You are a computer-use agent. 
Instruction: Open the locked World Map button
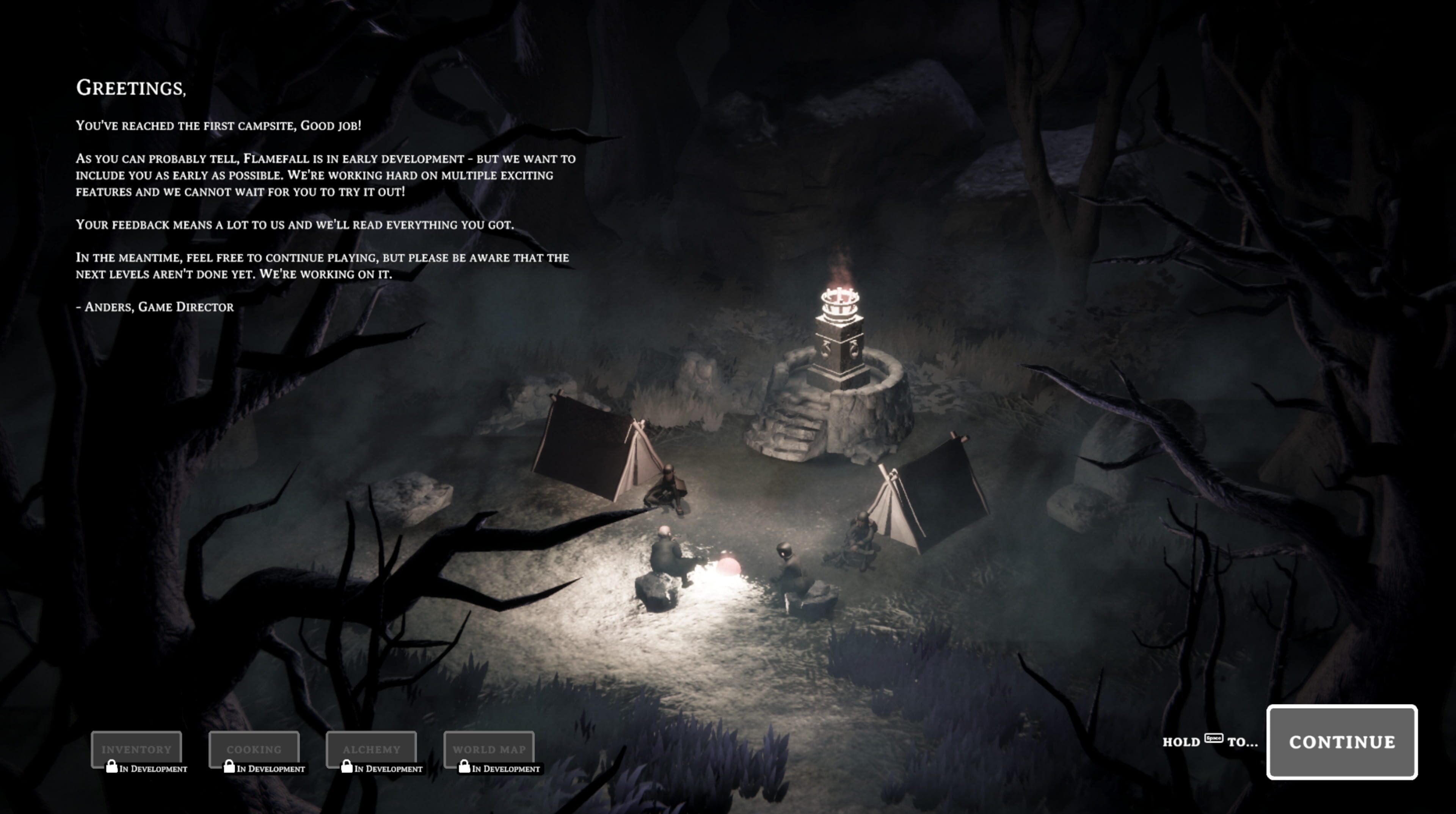coord(489,749)
